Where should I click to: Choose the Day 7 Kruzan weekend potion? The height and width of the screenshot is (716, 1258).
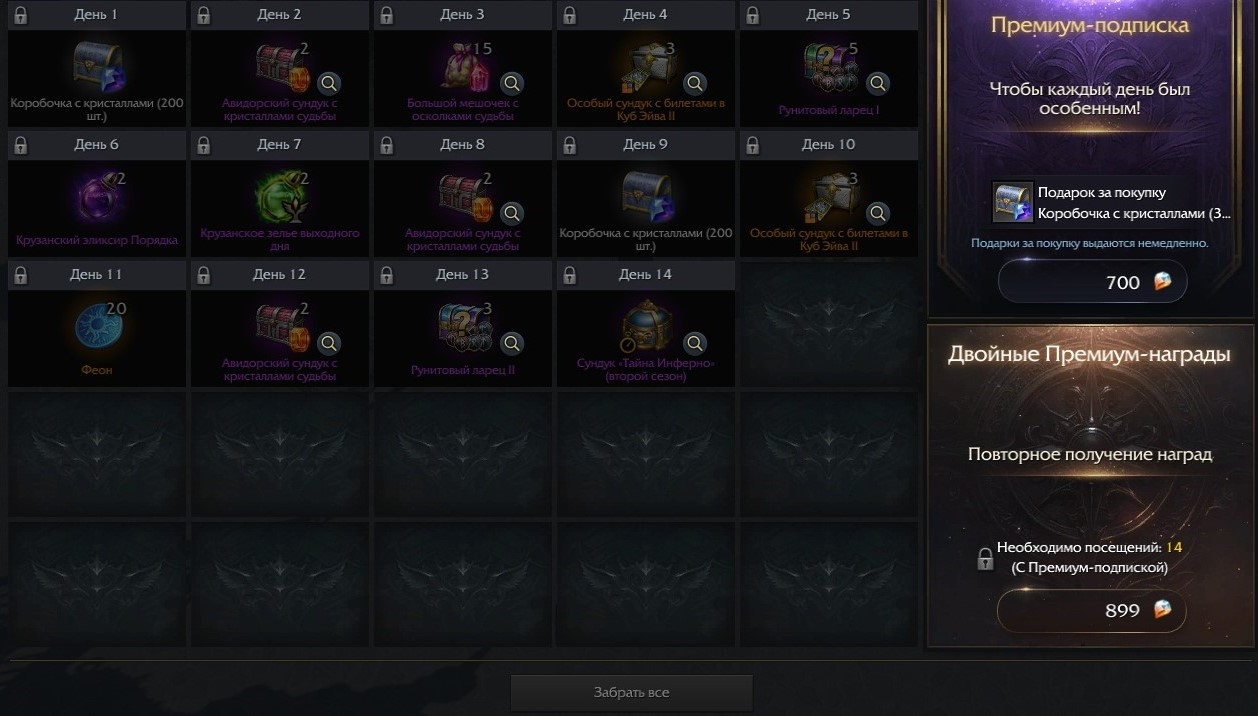pyautogui.click(x=280, y=197)
